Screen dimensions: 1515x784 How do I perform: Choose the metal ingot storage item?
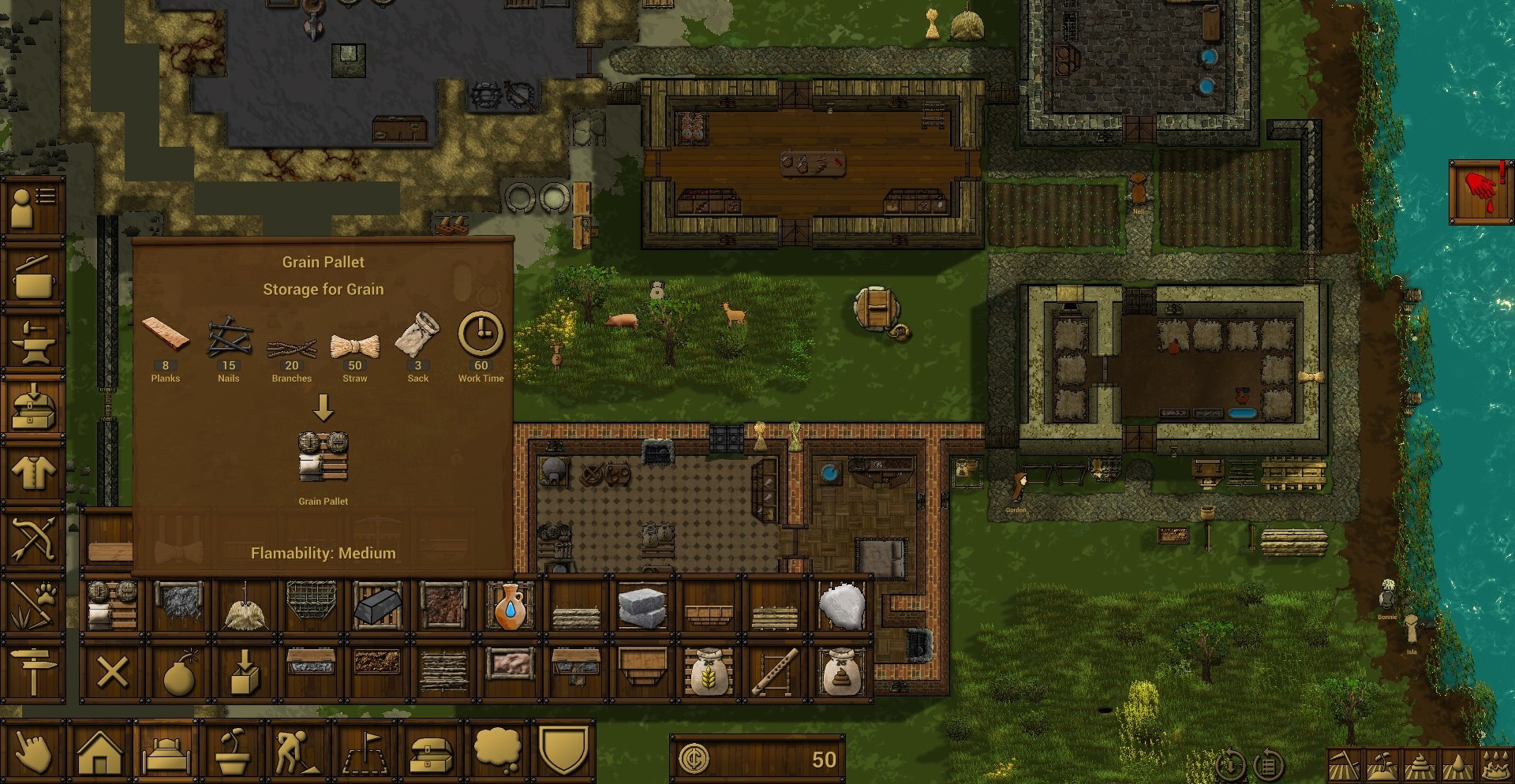coord(377,606)
